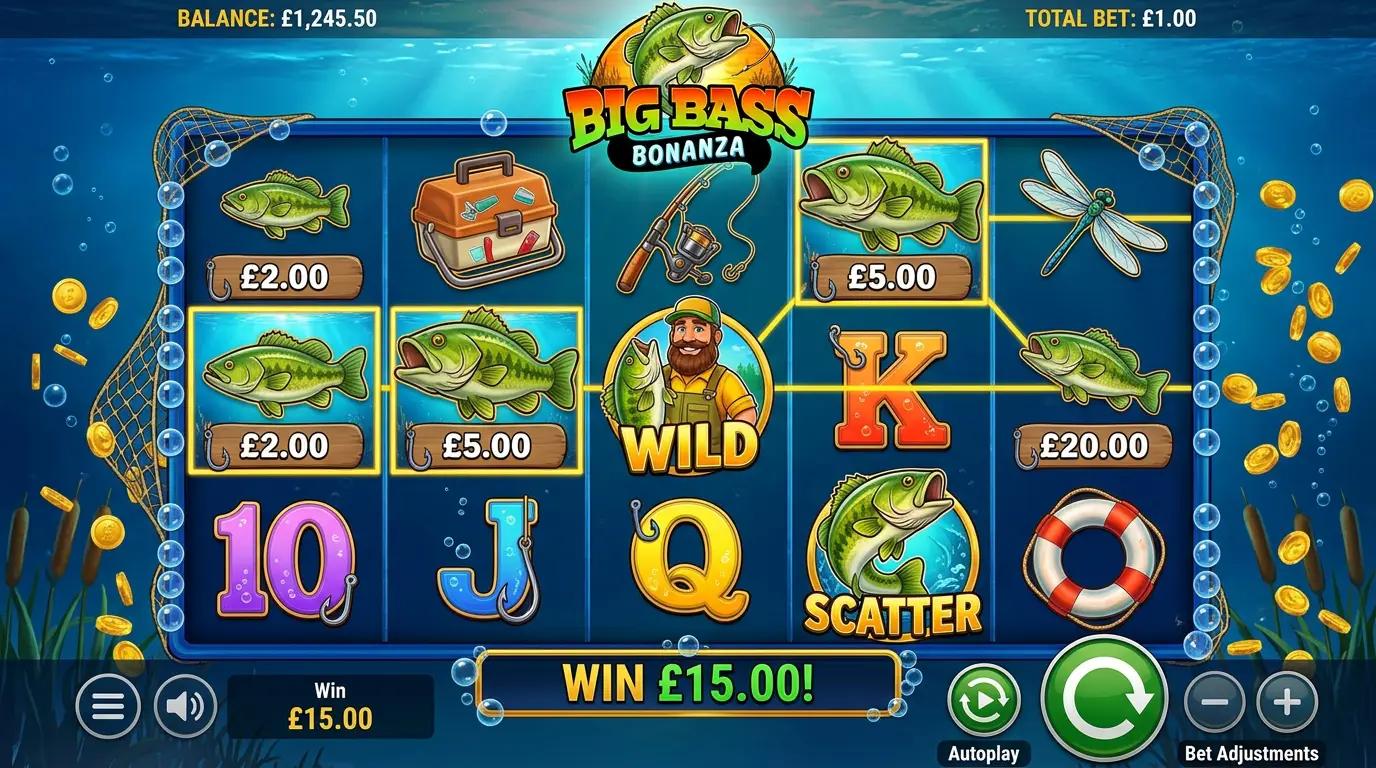The image size is (1376, 768).
Task: Mute the game sound
Action: [178, 706]
